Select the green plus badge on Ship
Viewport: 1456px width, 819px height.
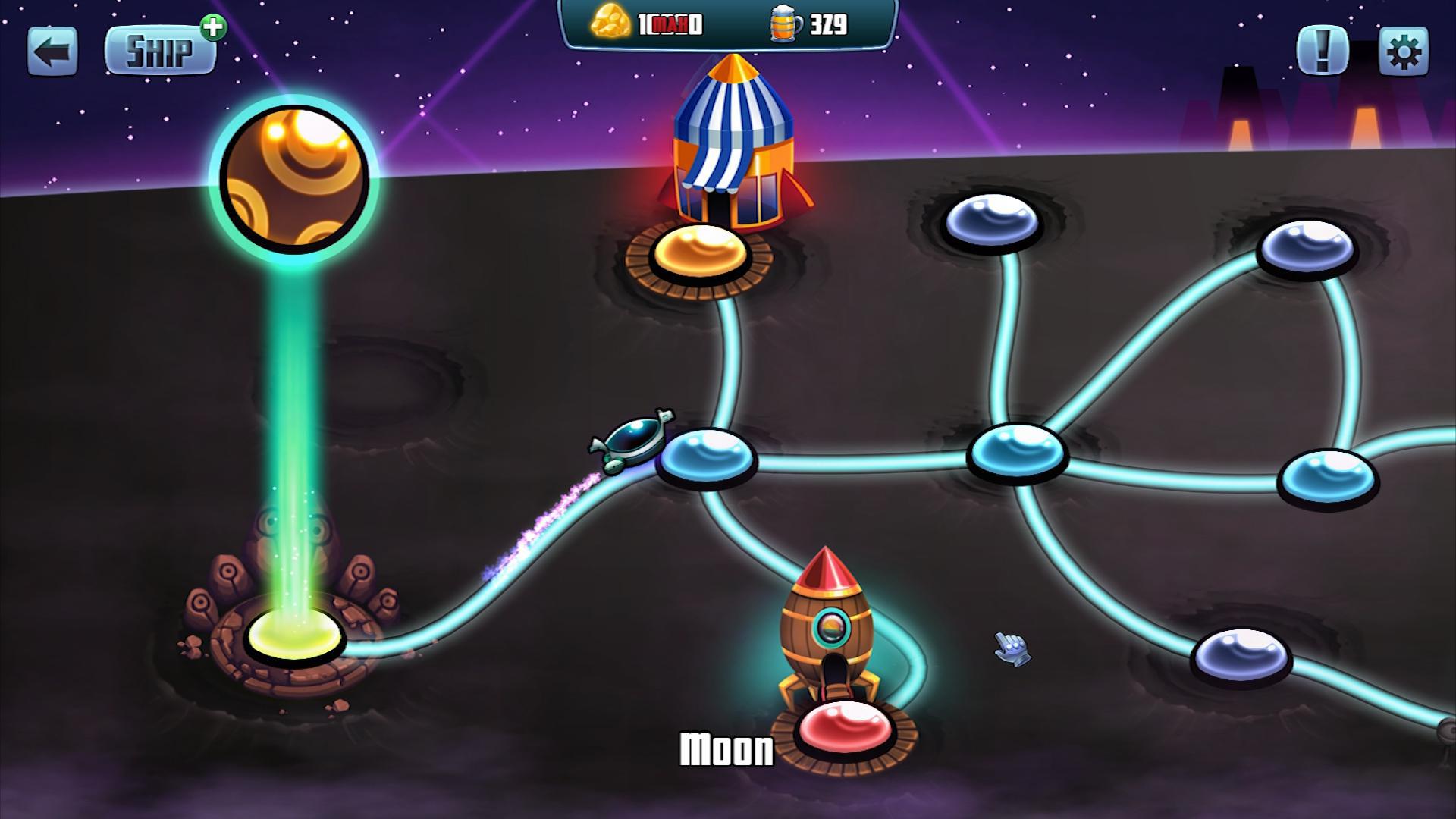pyautogui.click(x=215, y=28)
